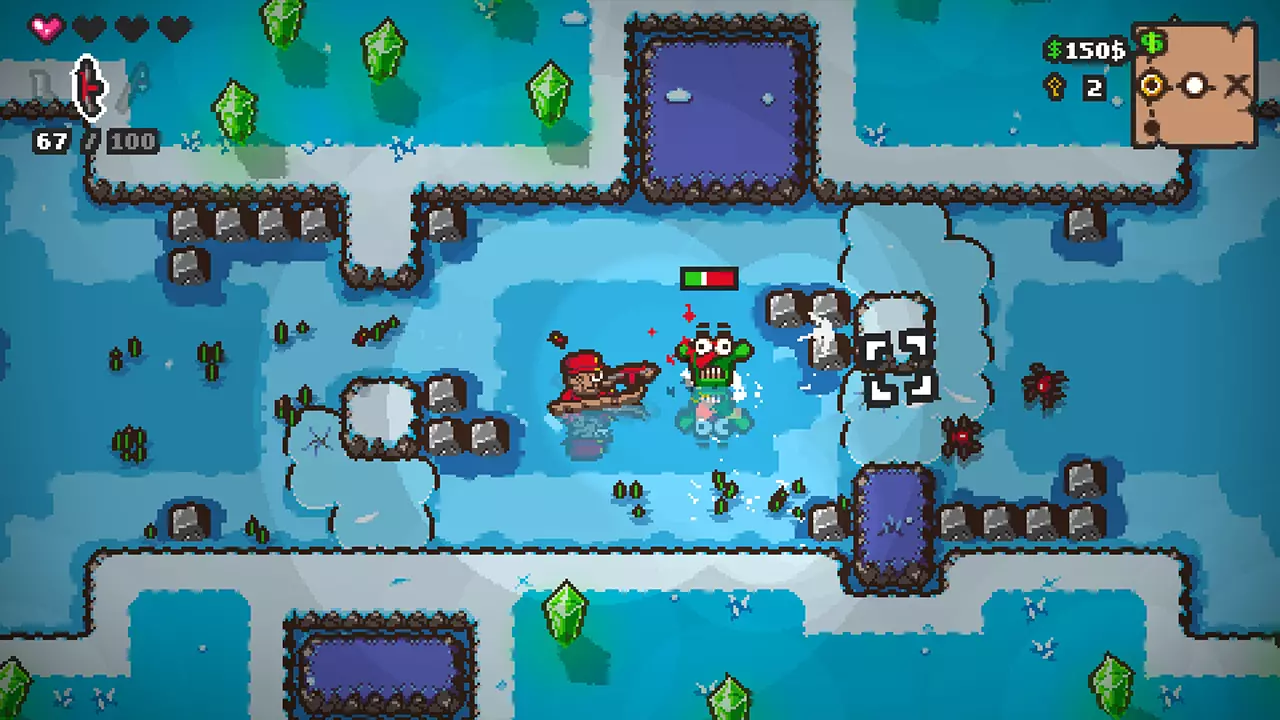
Task: Click the $ marker on the minimap
Action: coord(1152,43)
